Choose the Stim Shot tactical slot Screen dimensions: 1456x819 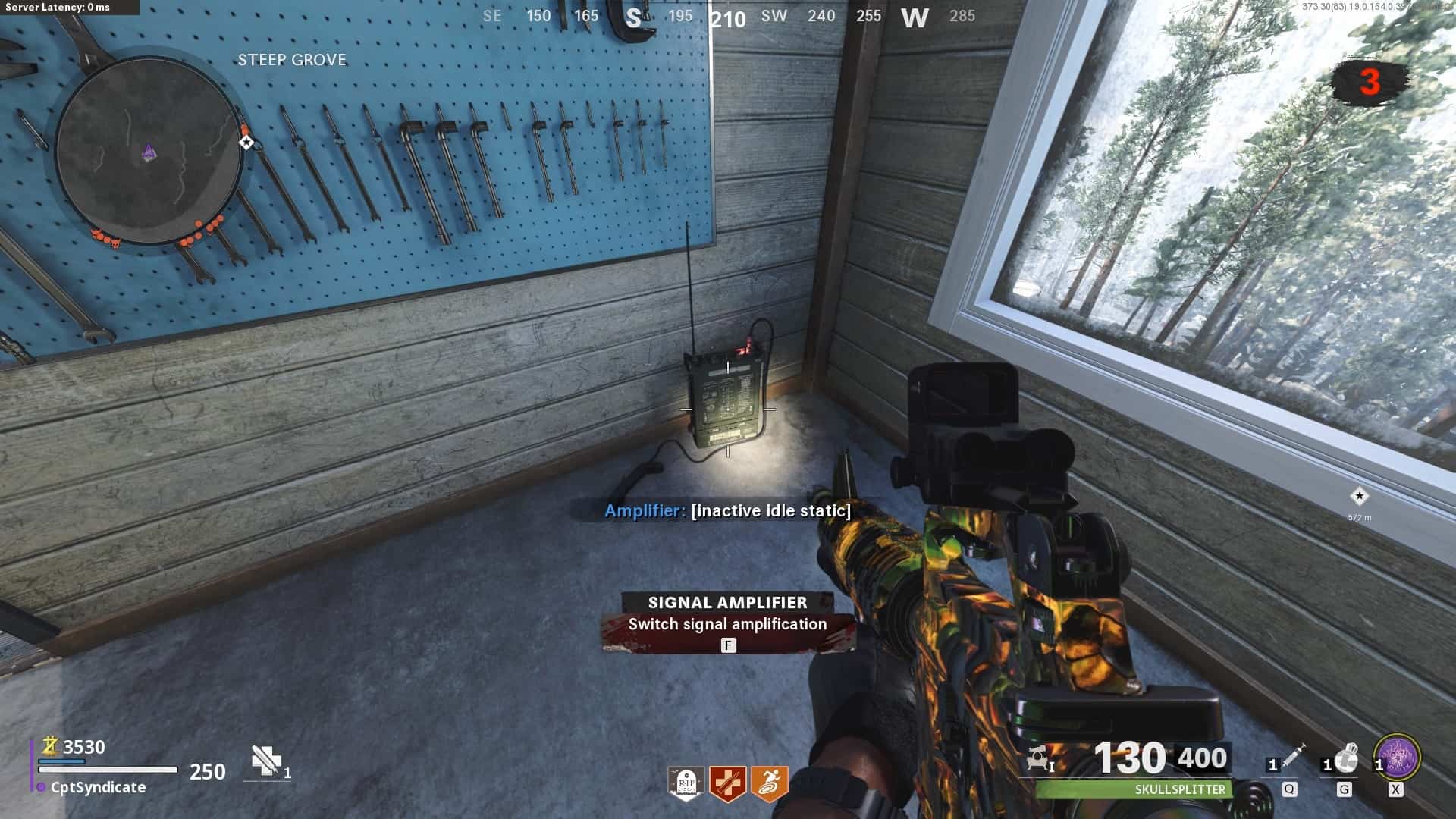point(1289,760)
